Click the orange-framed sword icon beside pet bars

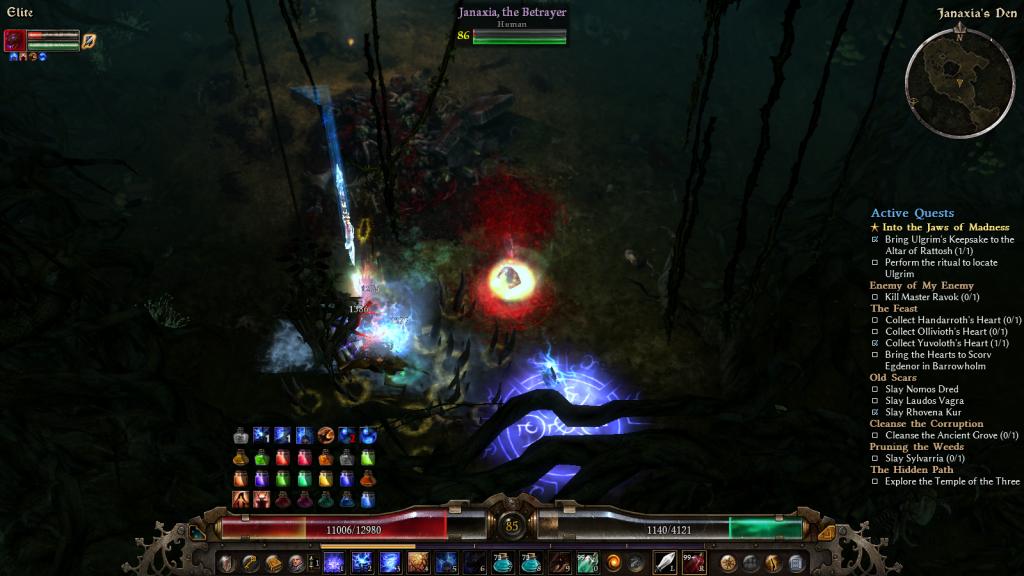click(88, 40)
